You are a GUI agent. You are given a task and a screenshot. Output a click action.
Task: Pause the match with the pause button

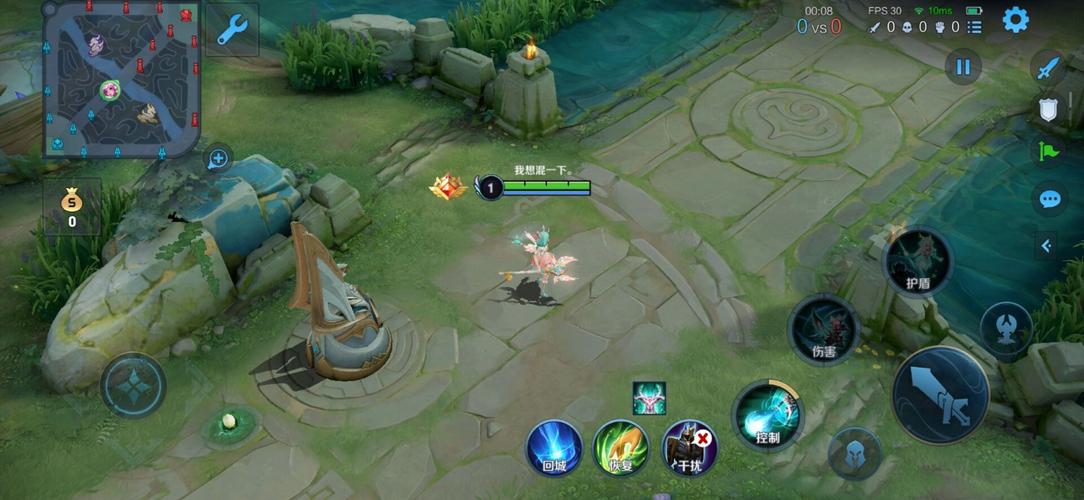click(x=963, y=67)
